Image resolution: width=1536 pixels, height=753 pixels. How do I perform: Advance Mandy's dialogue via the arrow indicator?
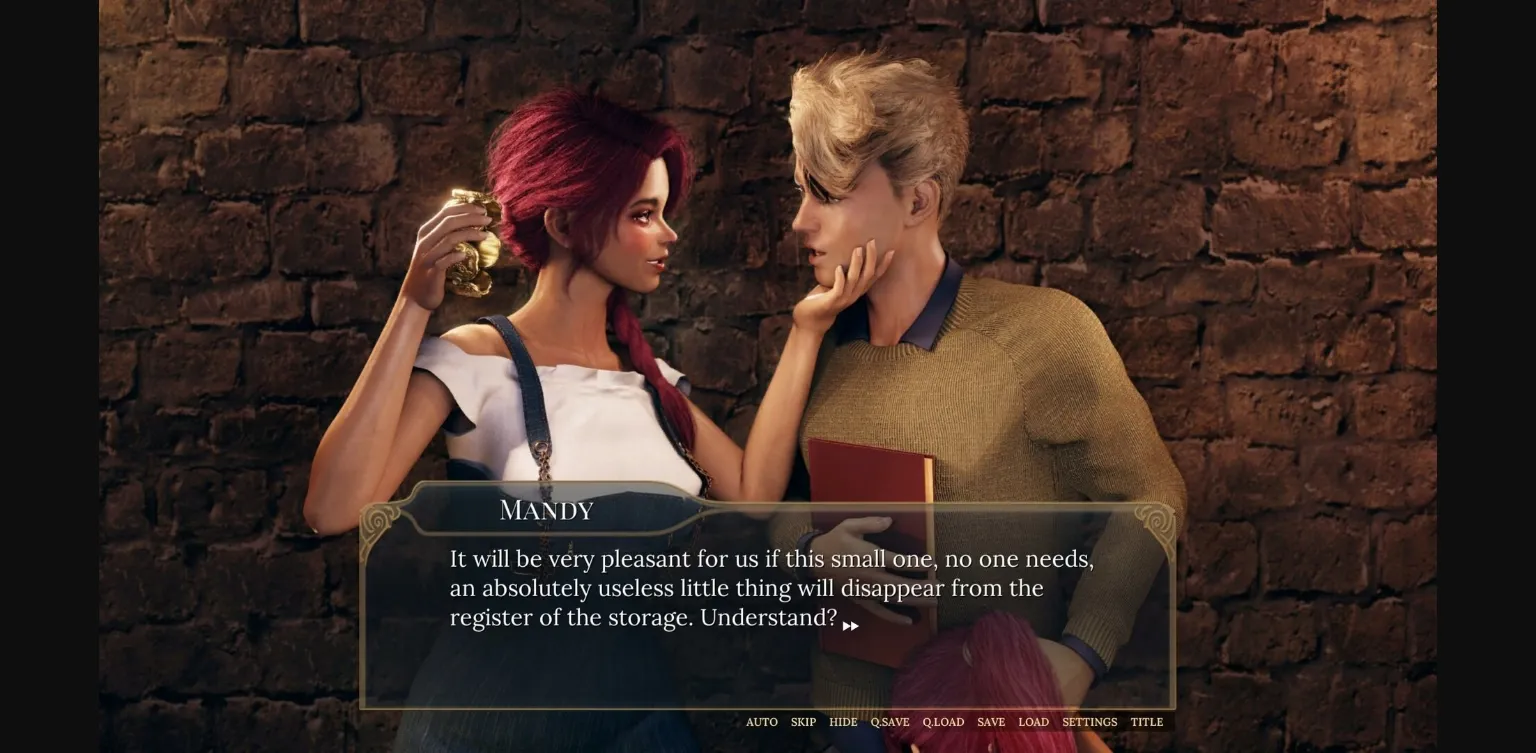850,626
